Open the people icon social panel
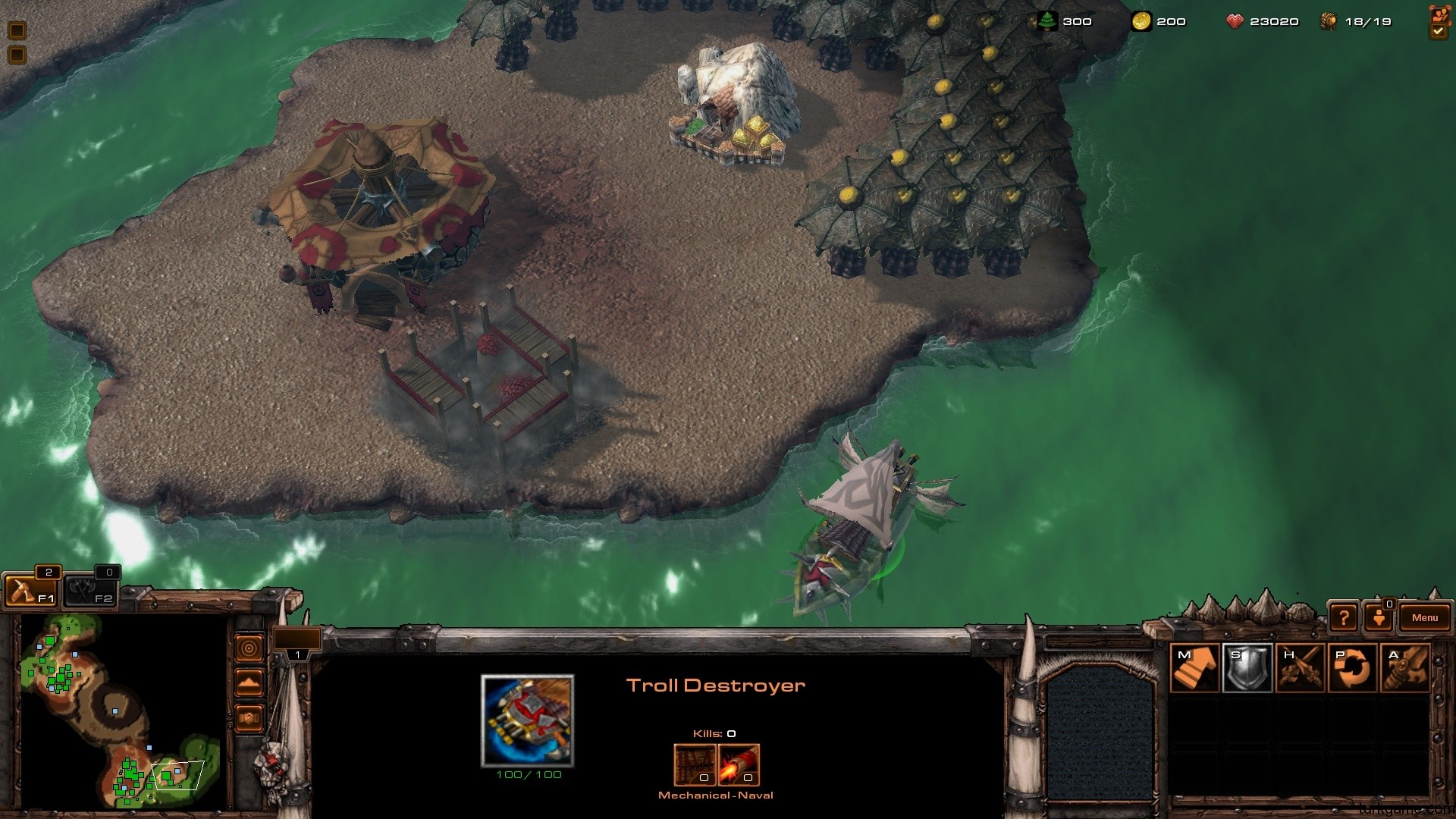This screenshot has height=819, width=1456. [x=1439, y=14]
